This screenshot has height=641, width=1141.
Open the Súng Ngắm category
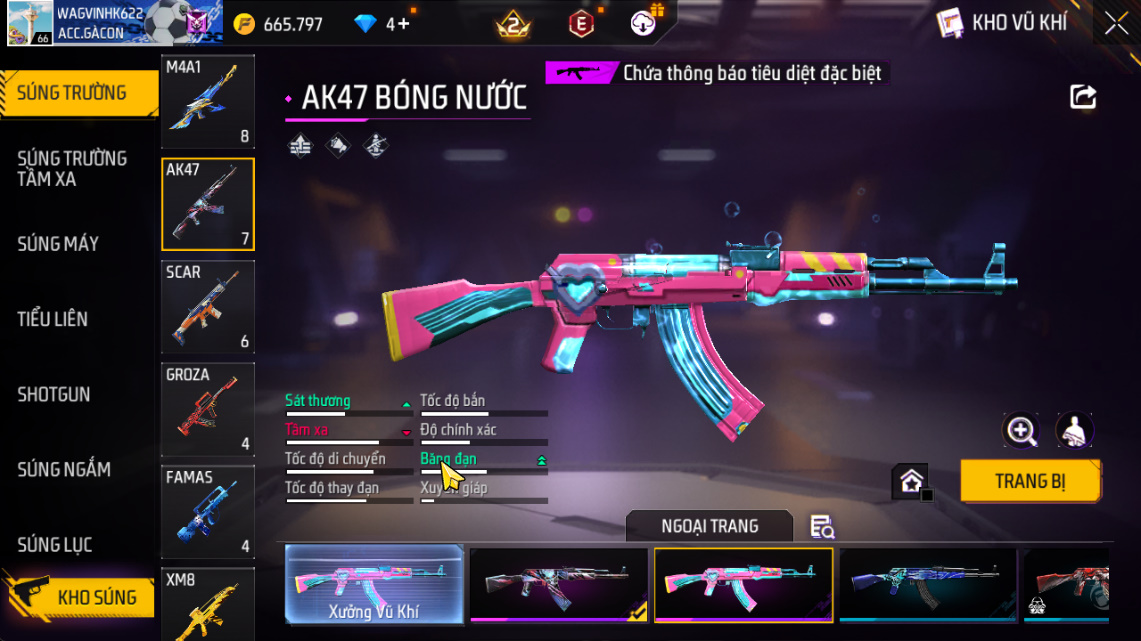click(x=64, y=469)
